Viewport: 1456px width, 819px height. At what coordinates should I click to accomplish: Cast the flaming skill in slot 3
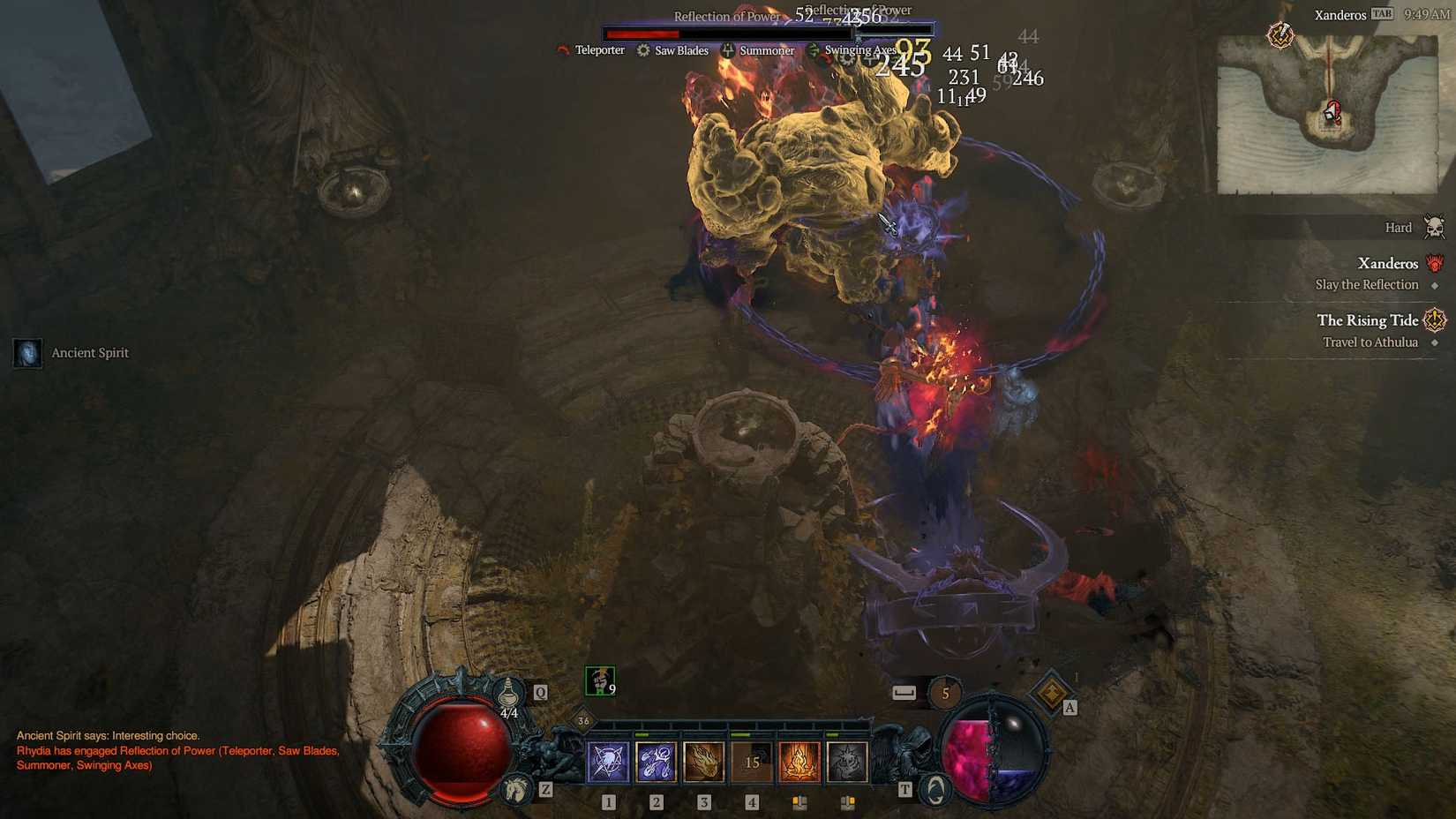point(703,761)
